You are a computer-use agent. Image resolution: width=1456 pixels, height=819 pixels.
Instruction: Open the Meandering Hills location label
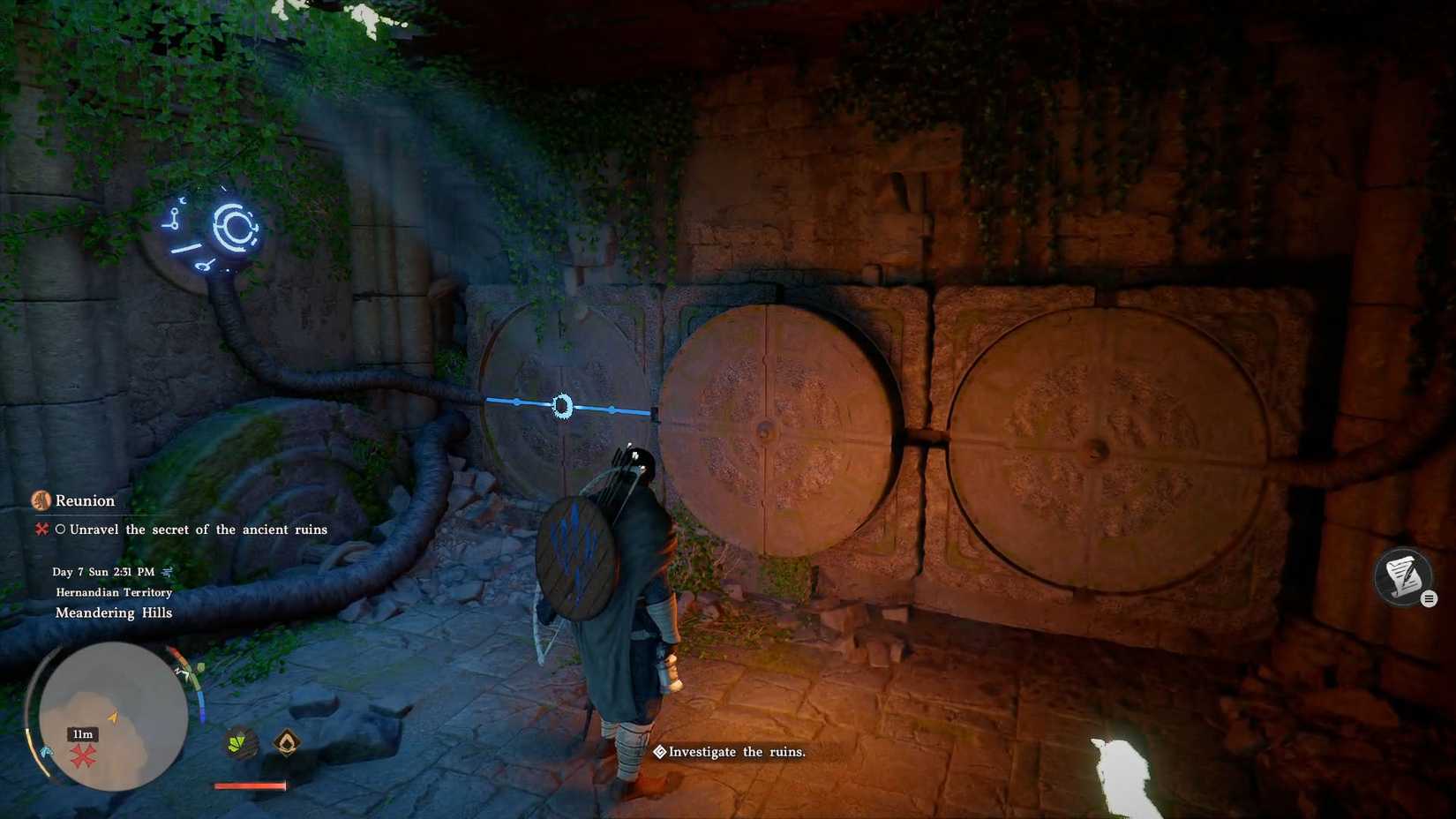click(114, 612)
